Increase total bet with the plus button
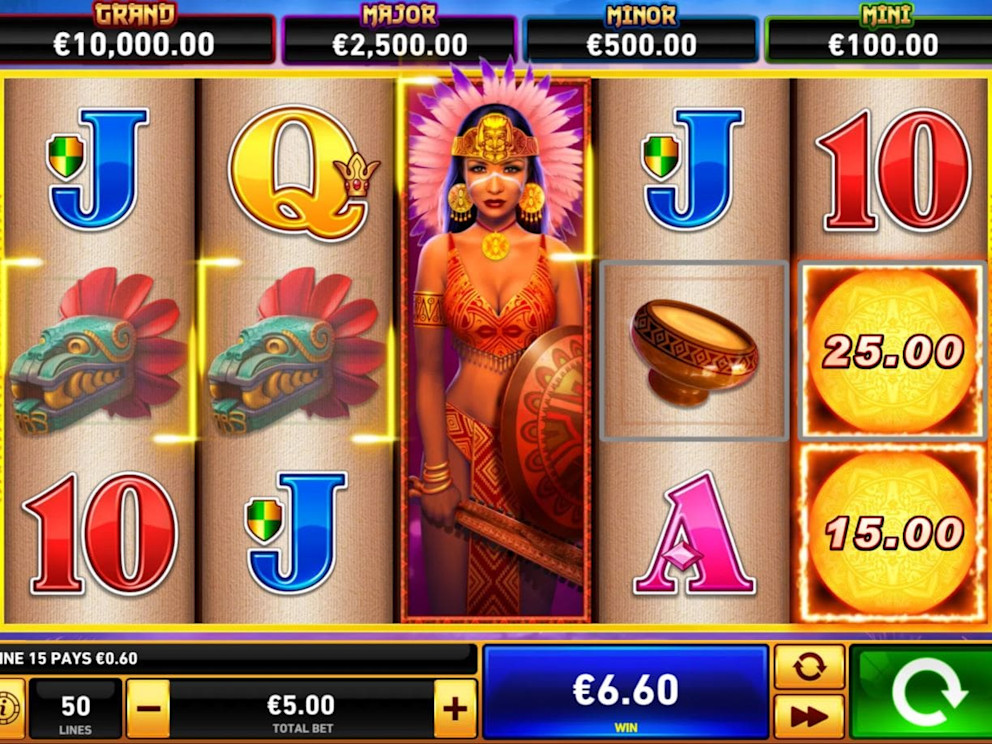 click(x=455, y=709)
